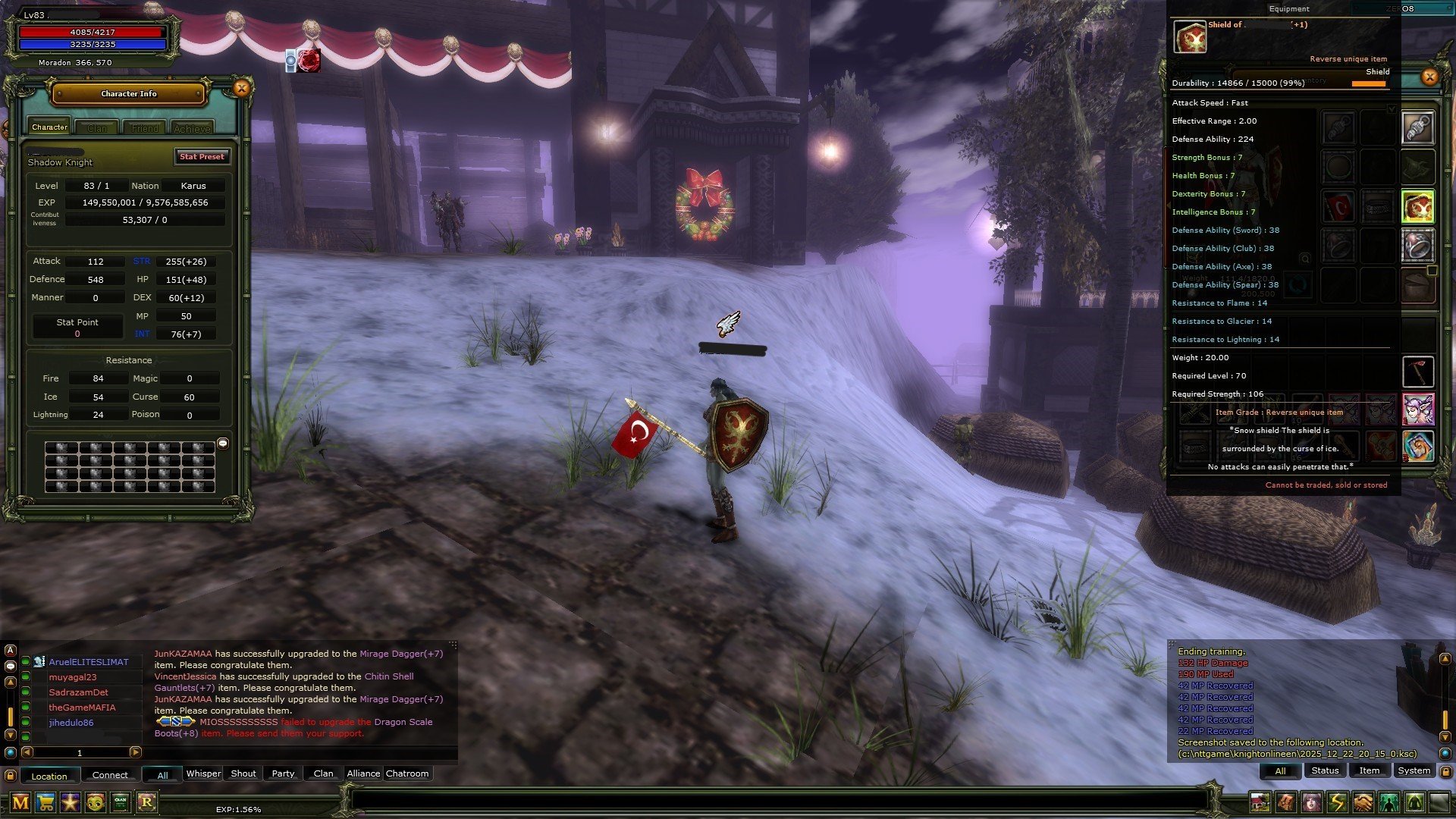Switch chat to the Shout channel
The height and width of the screenshot is (819, 1456).
click(x=243, y=773)
